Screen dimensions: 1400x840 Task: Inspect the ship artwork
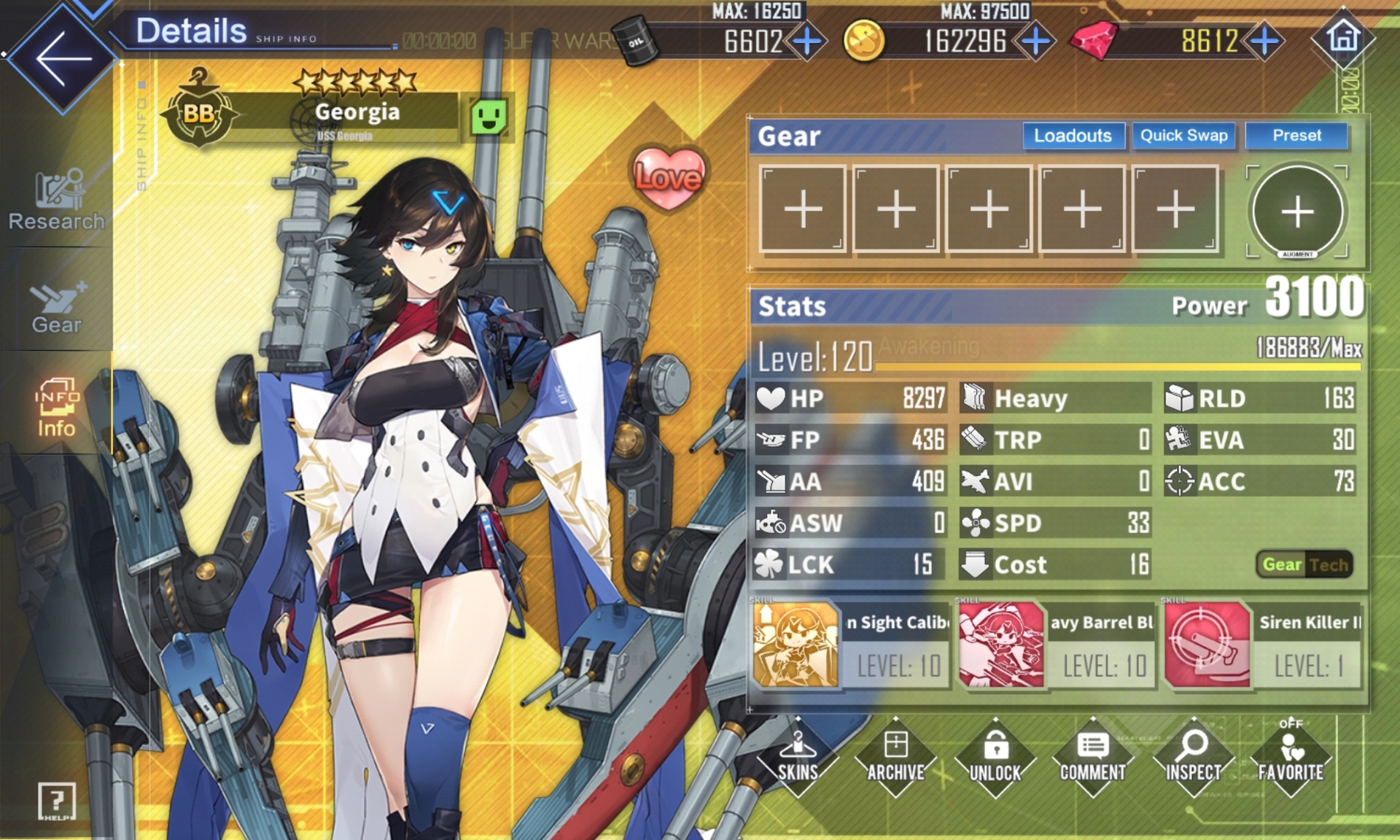click(1193, 757)
